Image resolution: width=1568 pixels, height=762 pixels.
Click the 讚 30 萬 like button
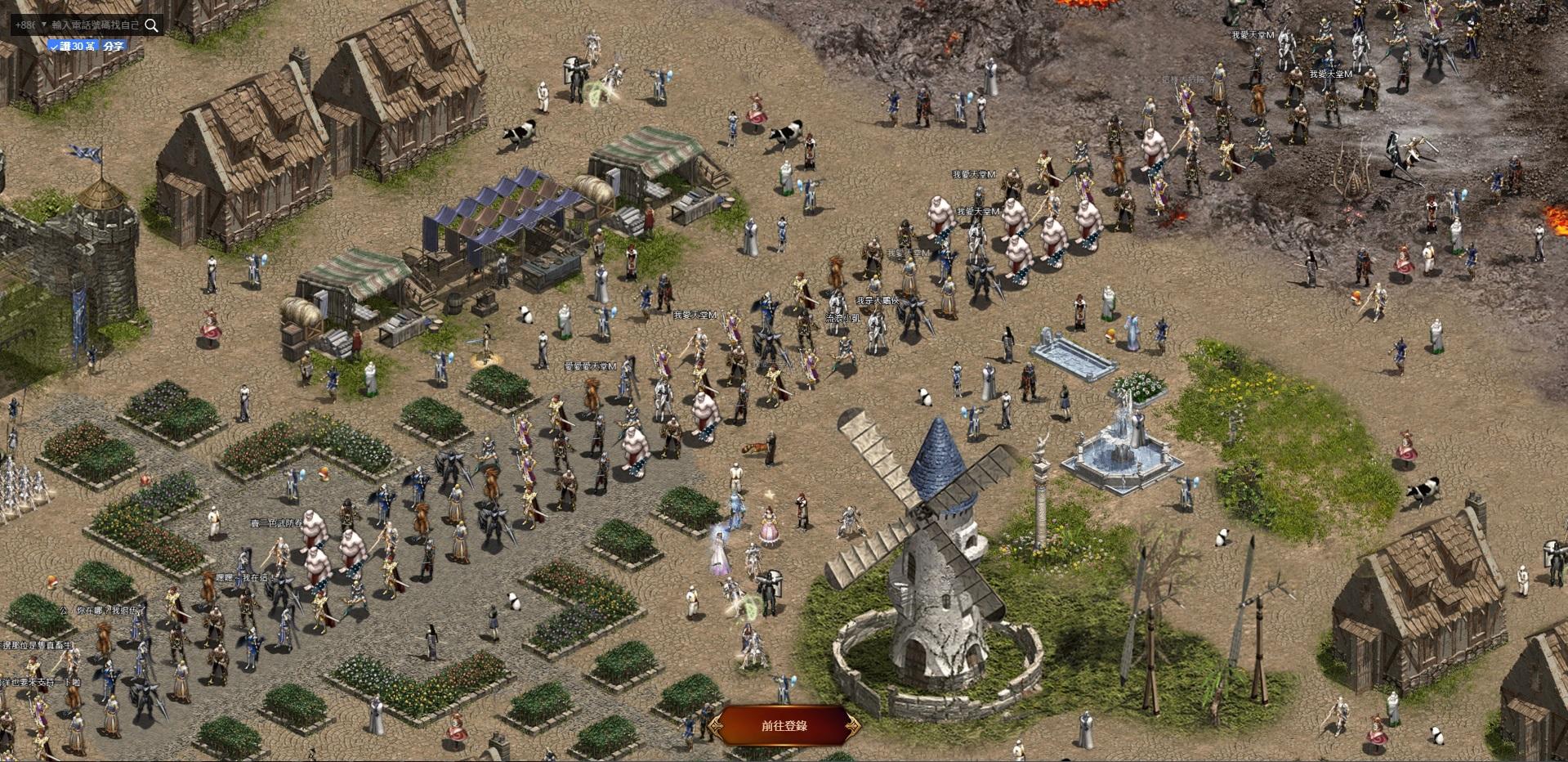73,47
